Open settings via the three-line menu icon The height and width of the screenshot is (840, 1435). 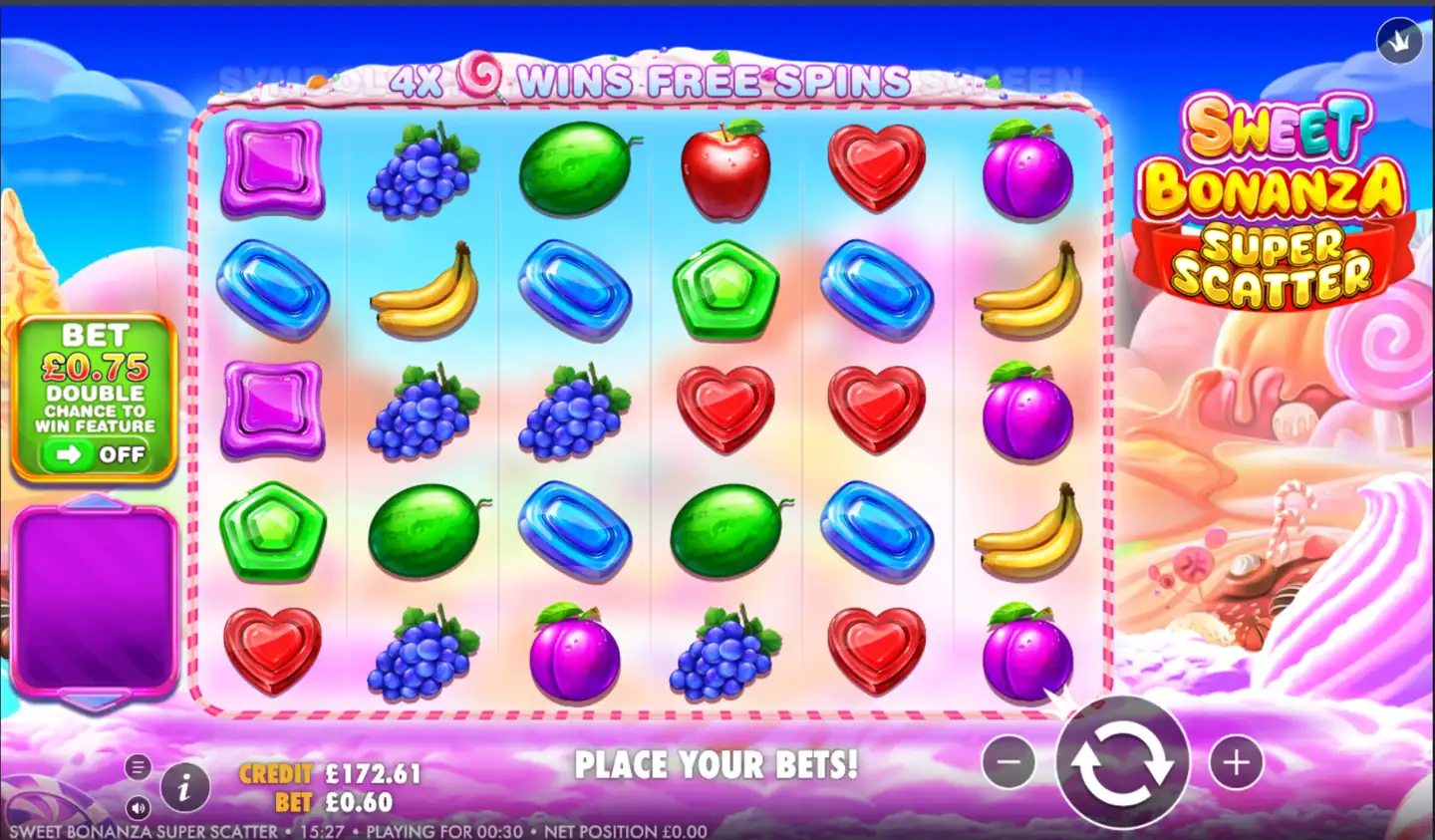[139, 766]
